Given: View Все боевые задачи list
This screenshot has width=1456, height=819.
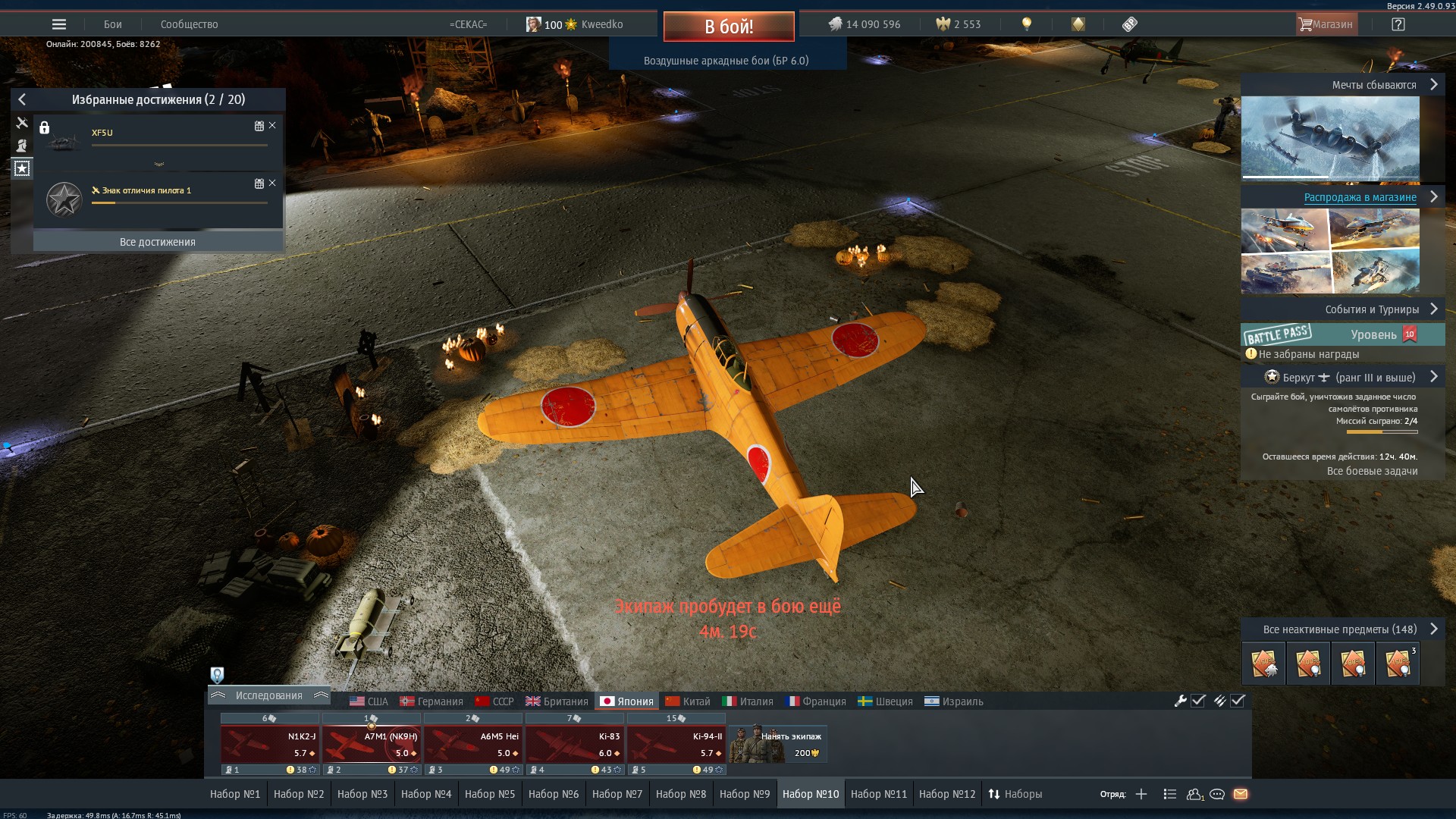Looking at the screenshot, I should click(1372, 471).
